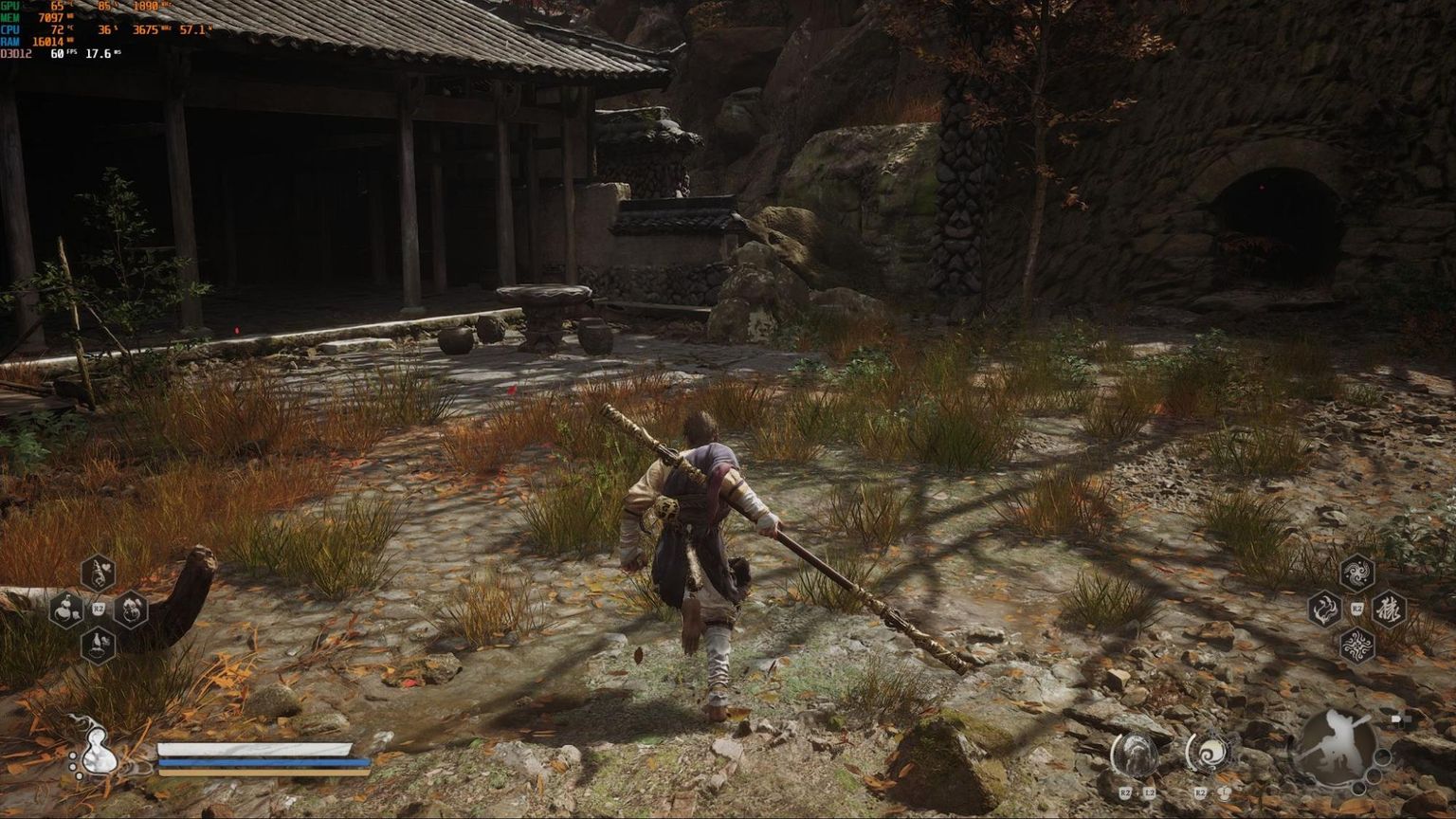Select the Chinese-character transformation spell icon
Screen dimensions: 1456x819
[x=1389, y=610]
